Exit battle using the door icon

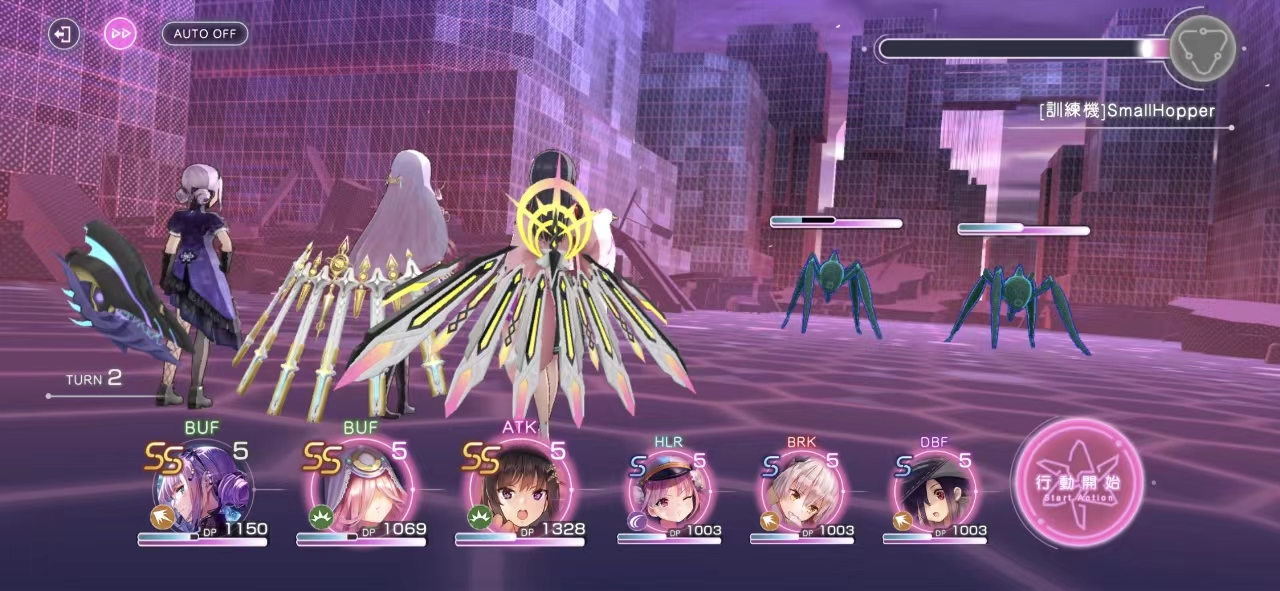pyautogui.click(x=63, y=34)
